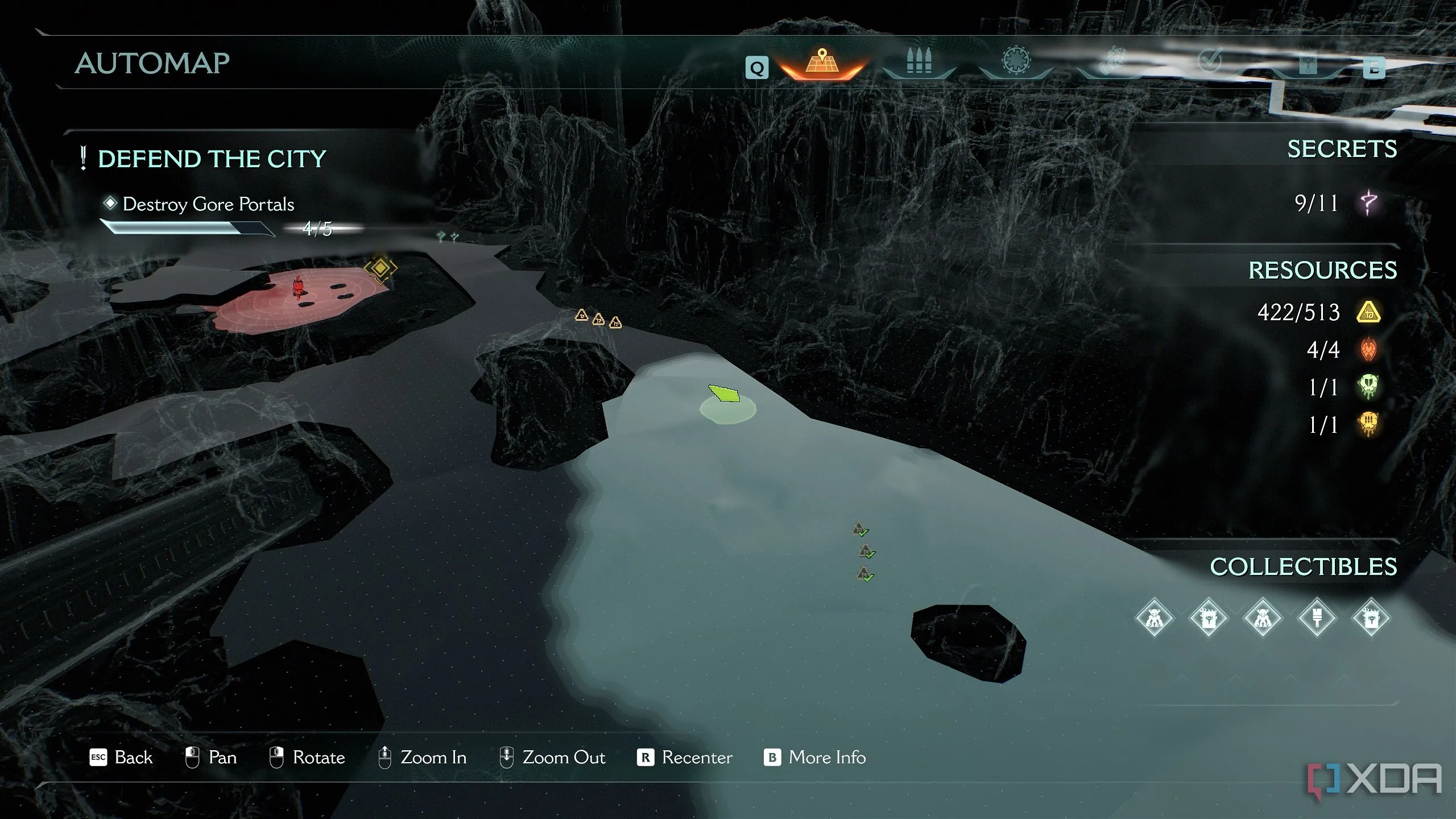Click the paintbrush collectible icon
This screenshot has height=819, width=1456.
click(1317, 618)
